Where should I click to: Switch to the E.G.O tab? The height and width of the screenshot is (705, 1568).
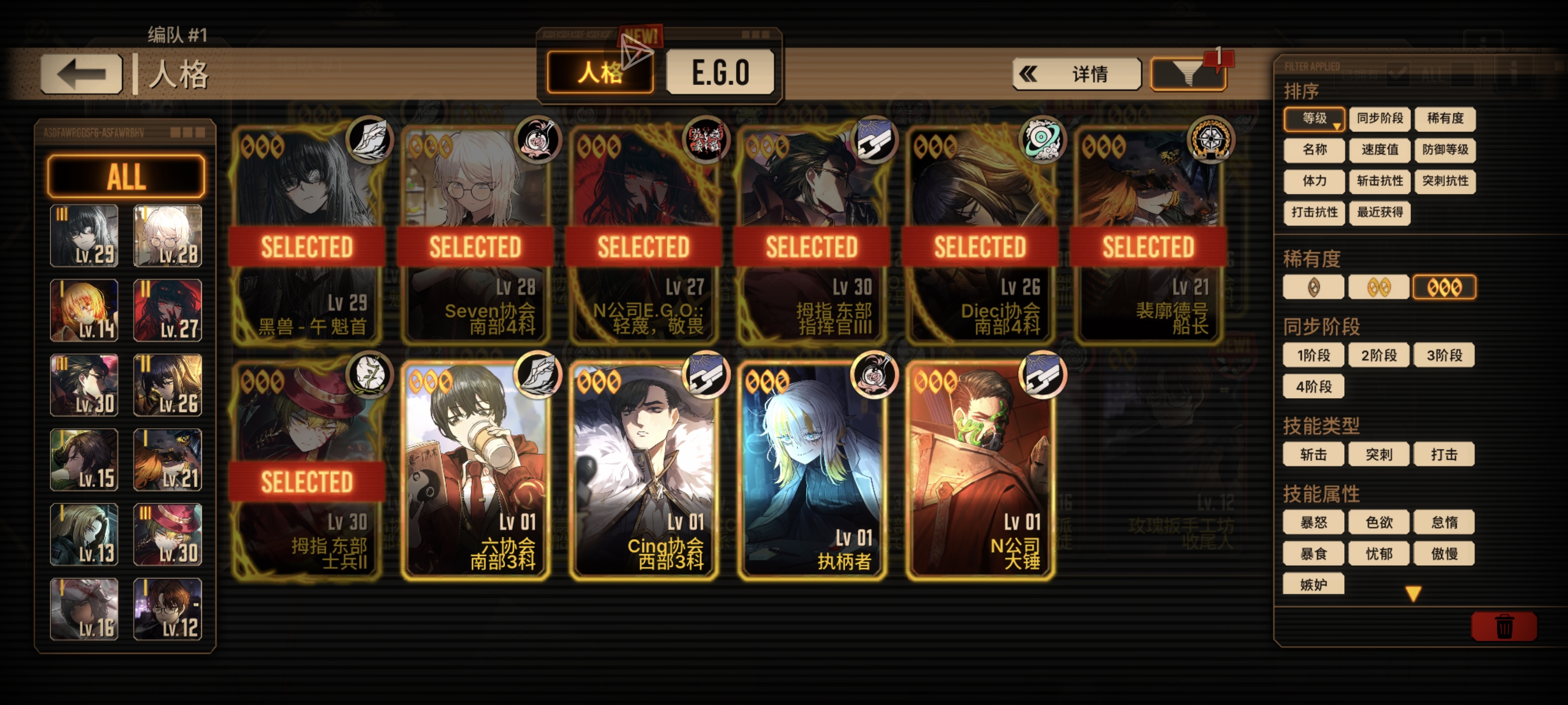pos(720,73)
